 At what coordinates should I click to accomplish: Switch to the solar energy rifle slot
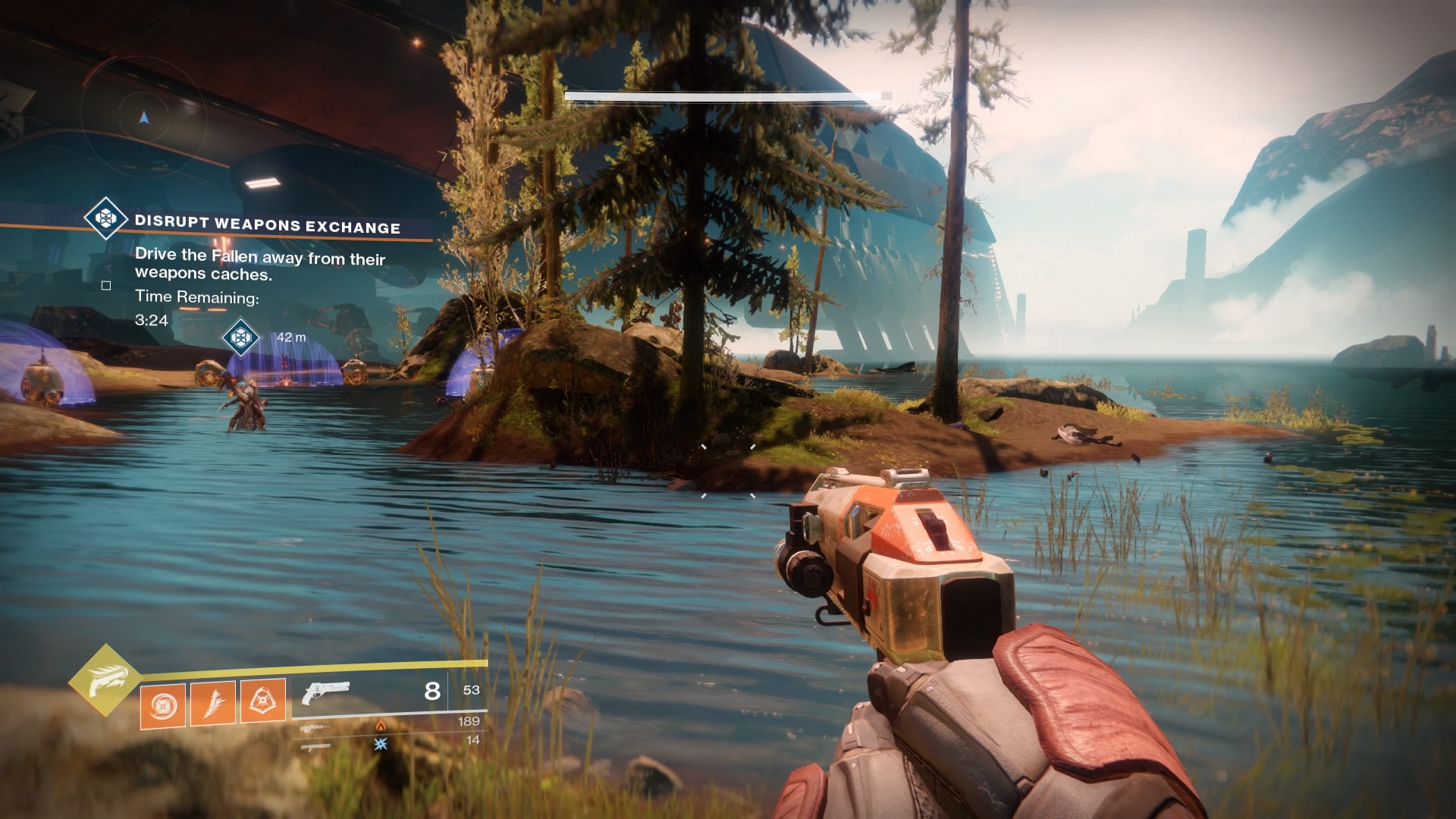[x=315, y=728]
